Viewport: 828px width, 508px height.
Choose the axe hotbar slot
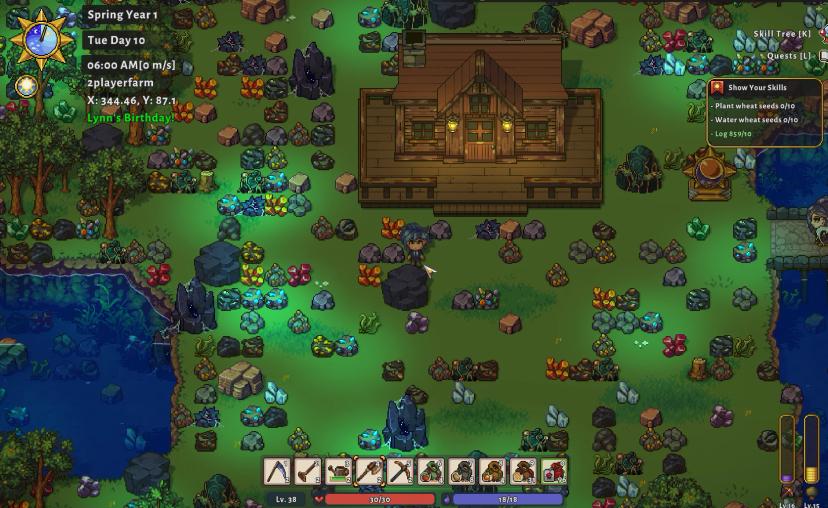370,471
